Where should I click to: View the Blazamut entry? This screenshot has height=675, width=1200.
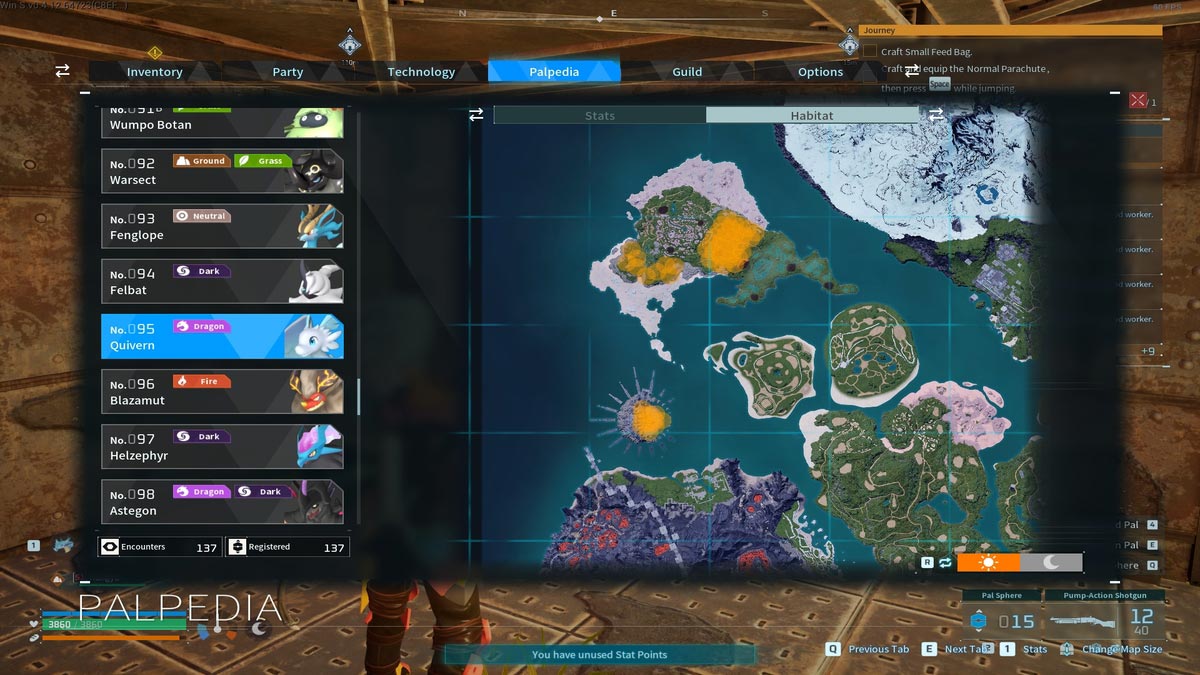tap(222, 391)
